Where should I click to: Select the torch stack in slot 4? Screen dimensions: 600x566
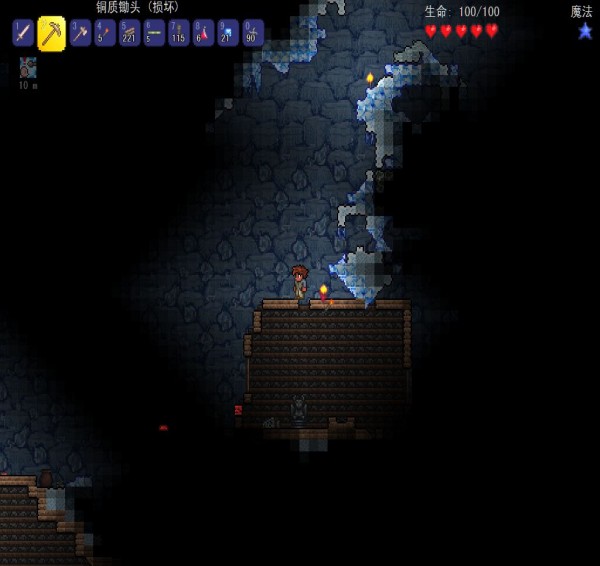click(105, 33)
